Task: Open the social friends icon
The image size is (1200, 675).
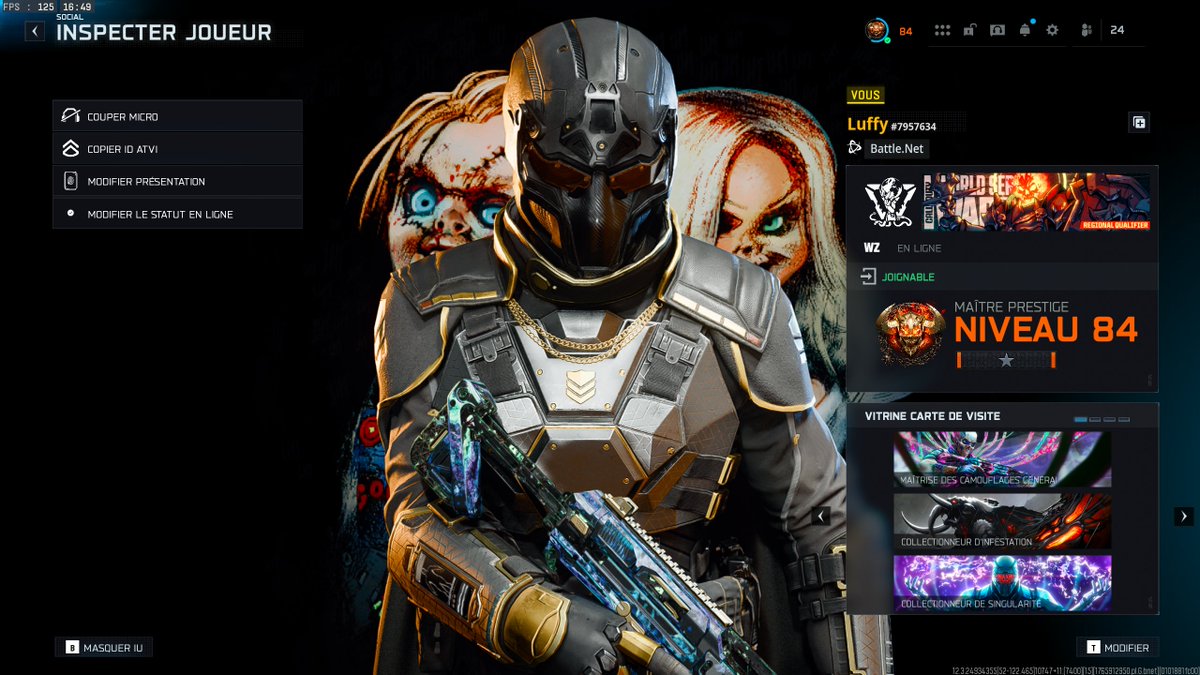Action: coord(1087,30)
